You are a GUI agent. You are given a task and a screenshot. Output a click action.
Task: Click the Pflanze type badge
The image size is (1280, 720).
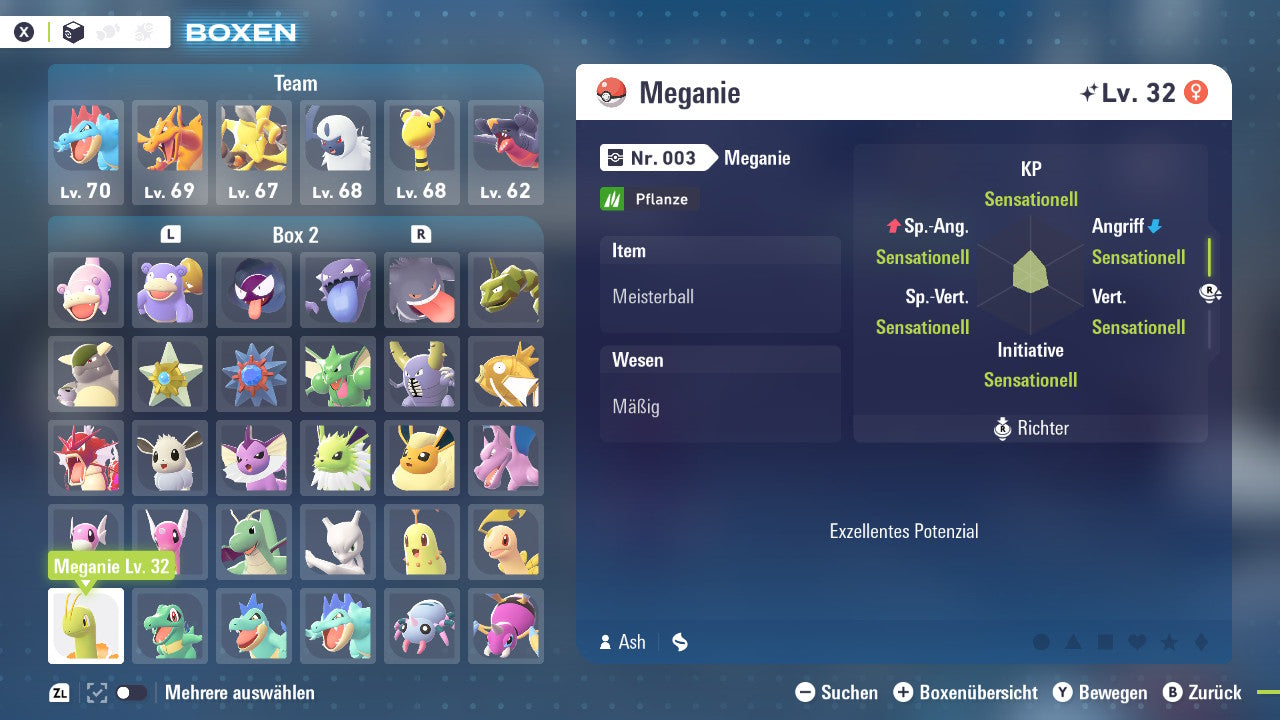[648, 199]
